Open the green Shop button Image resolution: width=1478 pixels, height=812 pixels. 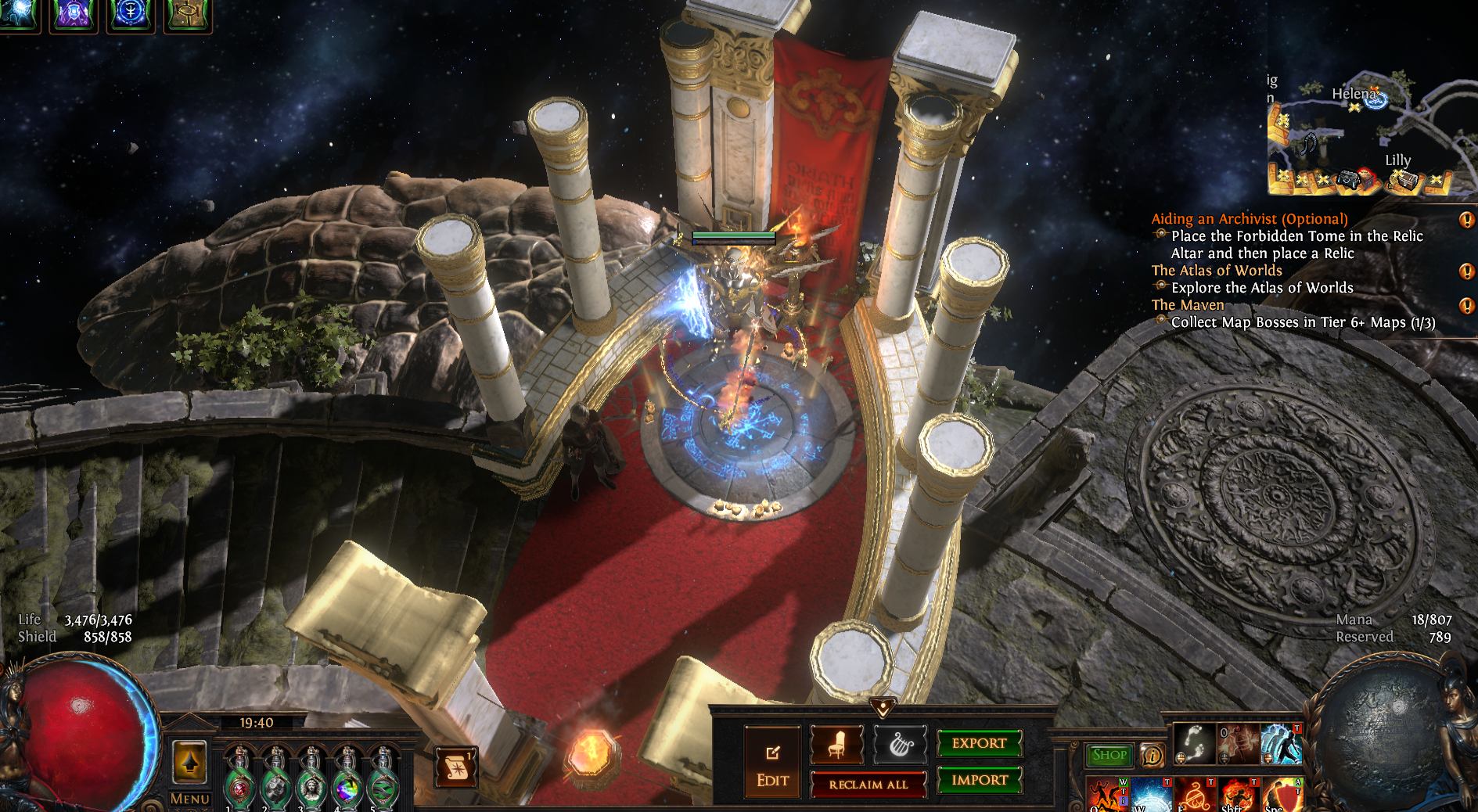pyautogui.click(x=1109, y=755)
